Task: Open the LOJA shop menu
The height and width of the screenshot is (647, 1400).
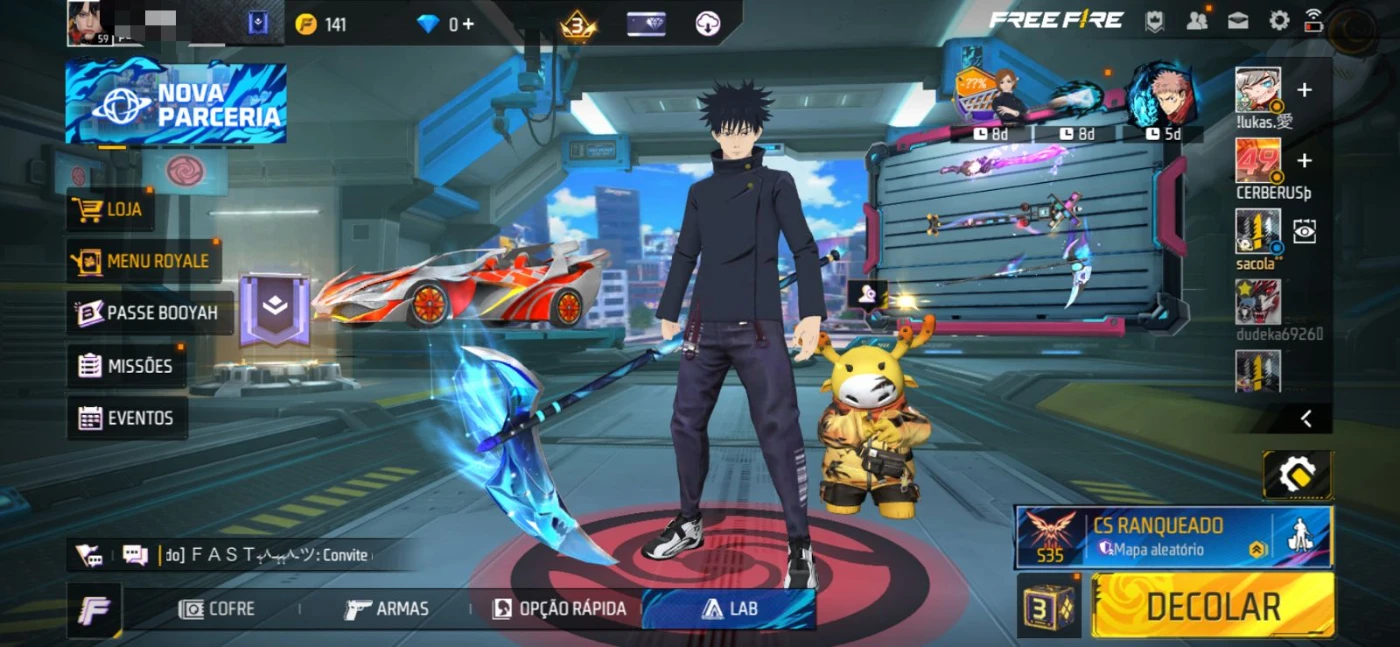Action: [110, 210]
